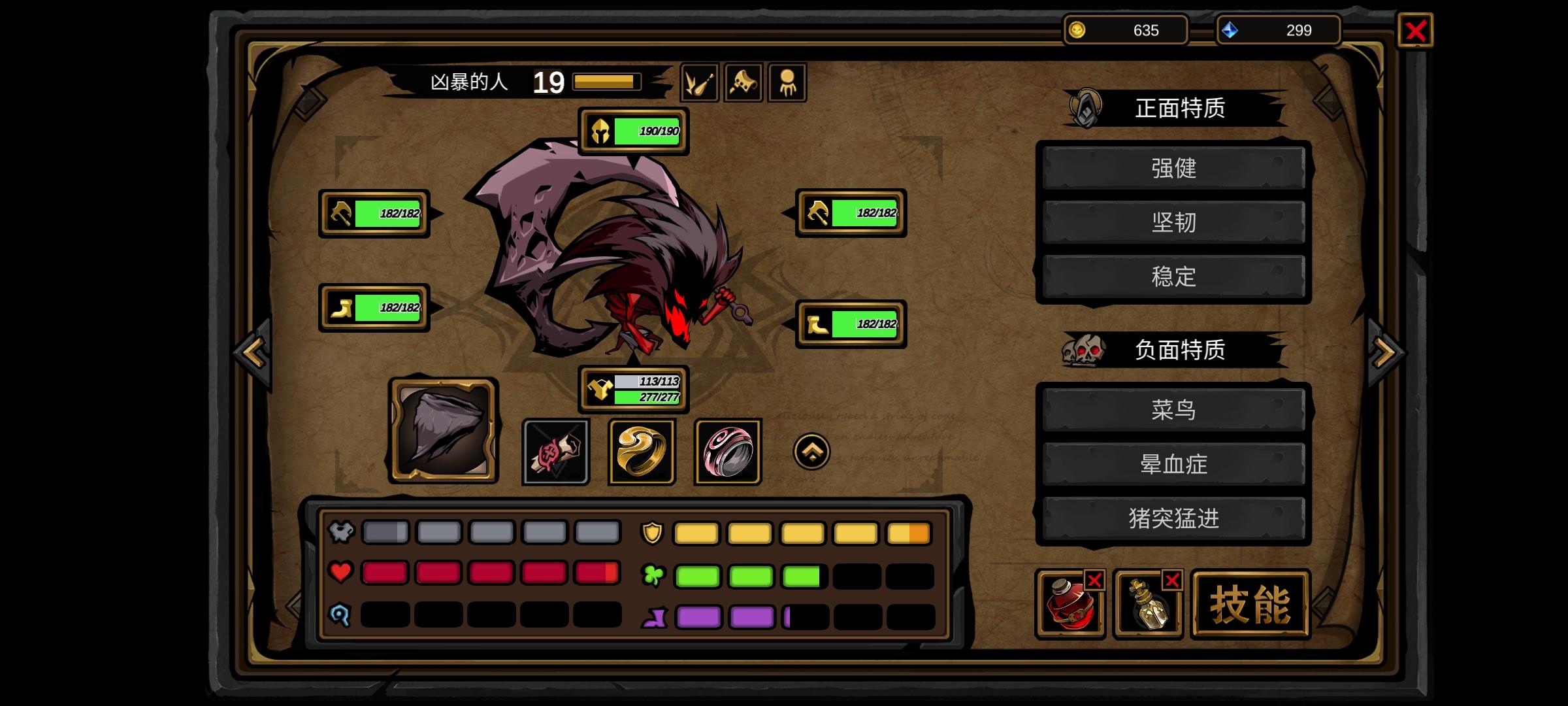Expand with the double-chevron up button
This screenshot has height=706, width=1568.
(x=811, y=452)
